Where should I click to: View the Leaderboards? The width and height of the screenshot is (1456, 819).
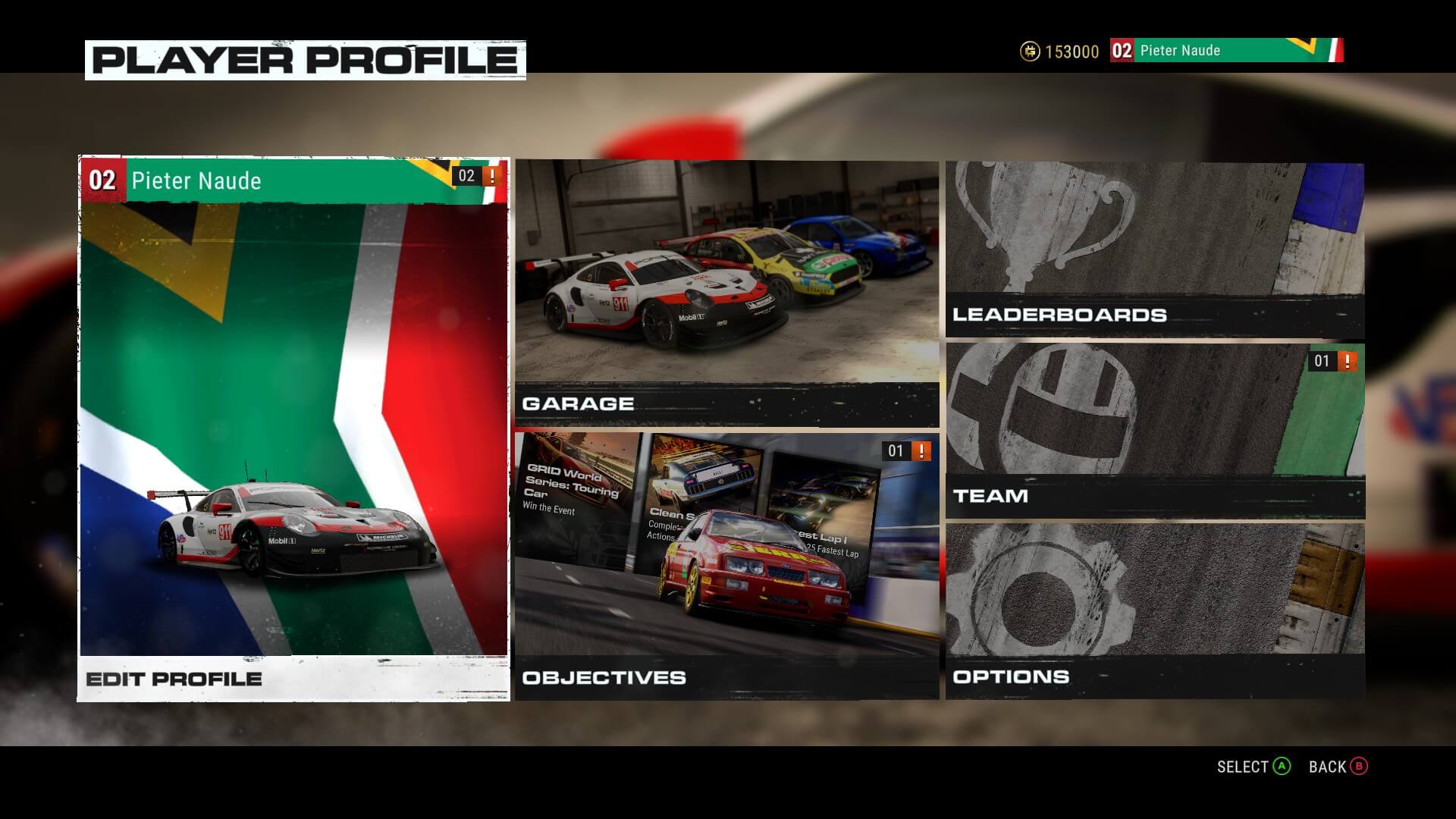[1154, 249]
